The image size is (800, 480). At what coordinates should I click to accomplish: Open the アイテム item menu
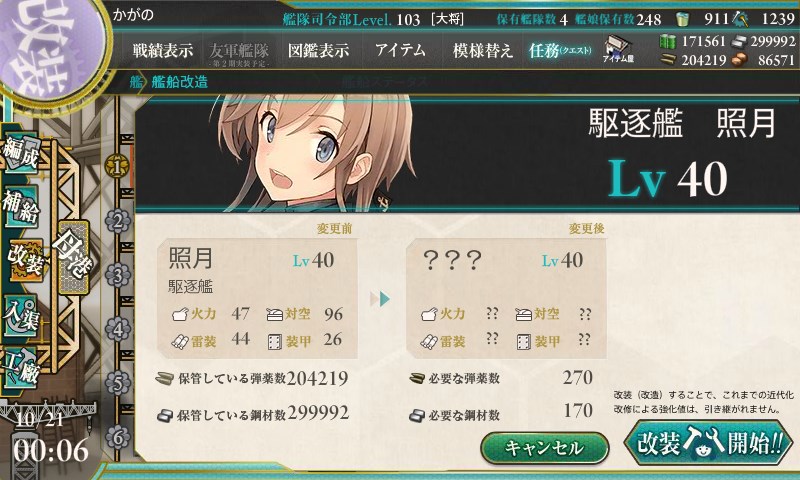pos(400,50)
